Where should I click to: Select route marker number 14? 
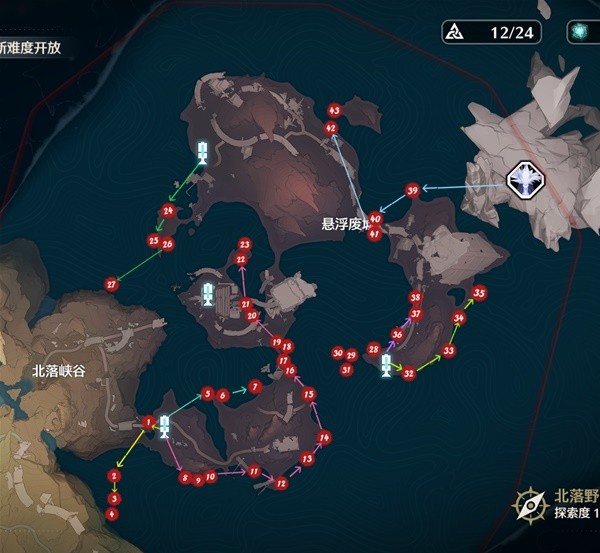pyautogui.click(x=325, y=438)
